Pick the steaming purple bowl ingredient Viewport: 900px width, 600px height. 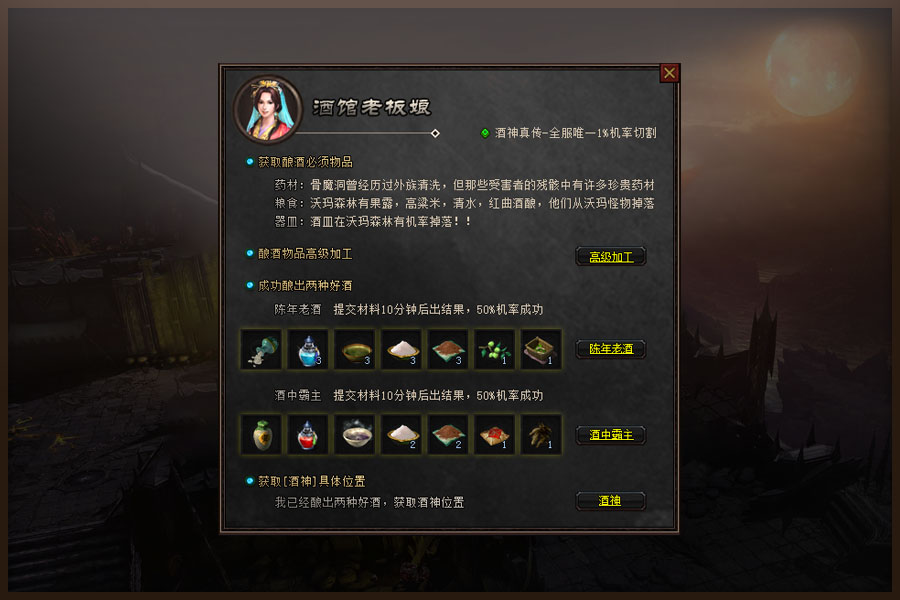pyautogui.click(x=355, y=435)
